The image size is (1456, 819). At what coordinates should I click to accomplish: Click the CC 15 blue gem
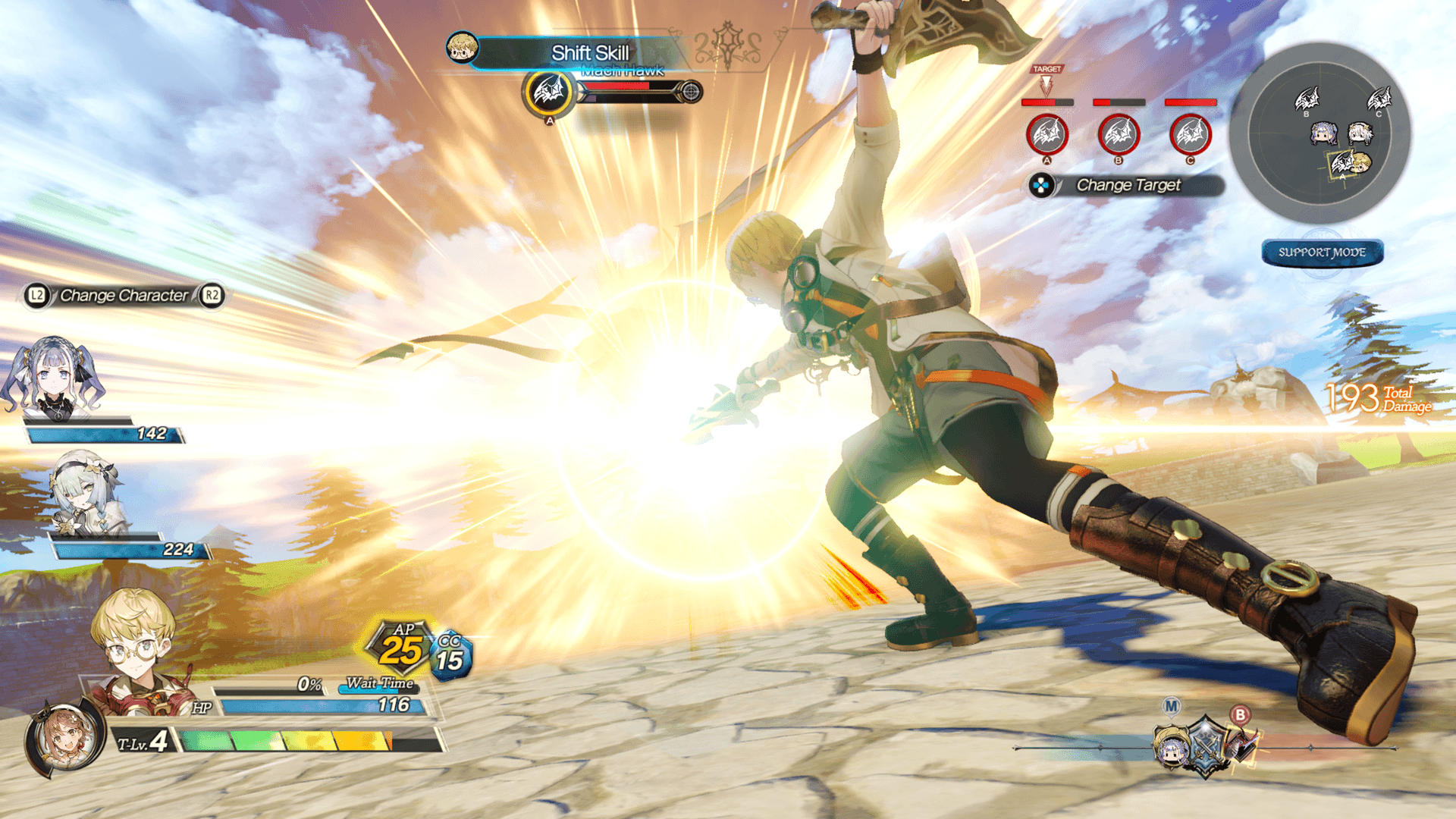click(x=450, y=657)
